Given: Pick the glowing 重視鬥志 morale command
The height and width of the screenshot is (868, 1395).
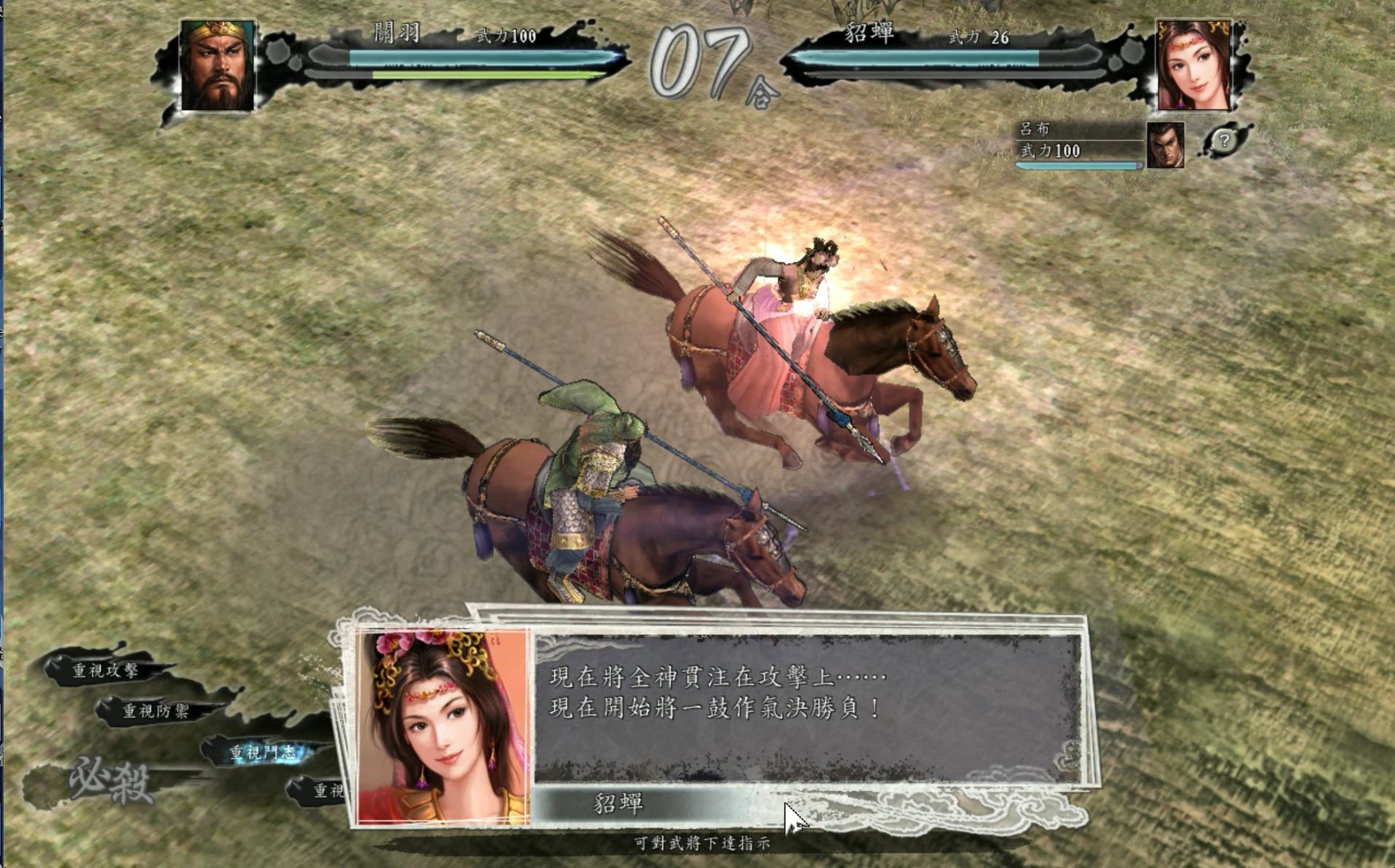Looking at the screenshot, I should pyautogui.click(x=263, y=753).
